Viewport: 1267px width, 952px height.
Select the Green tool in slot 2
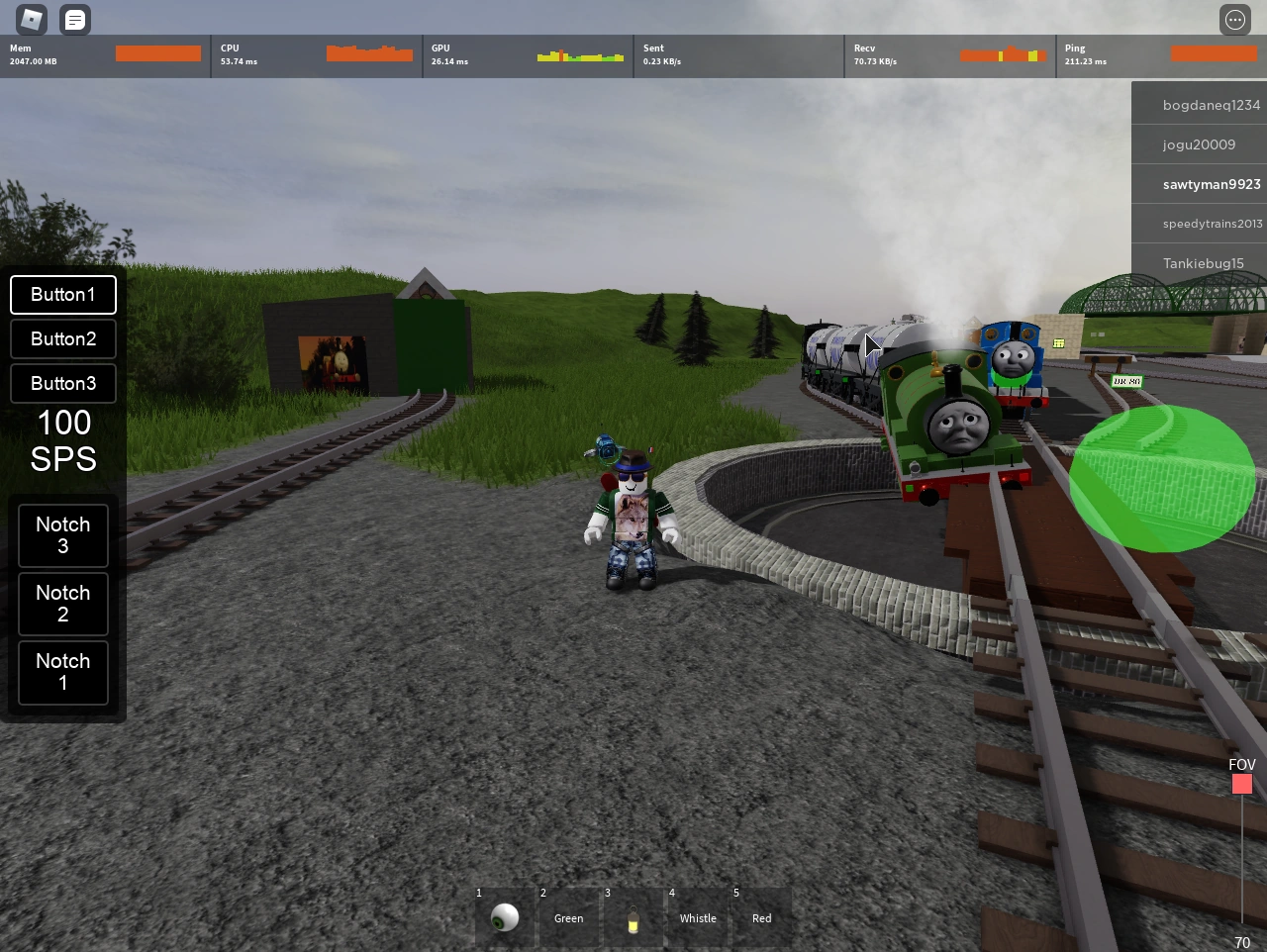point(569,917)
